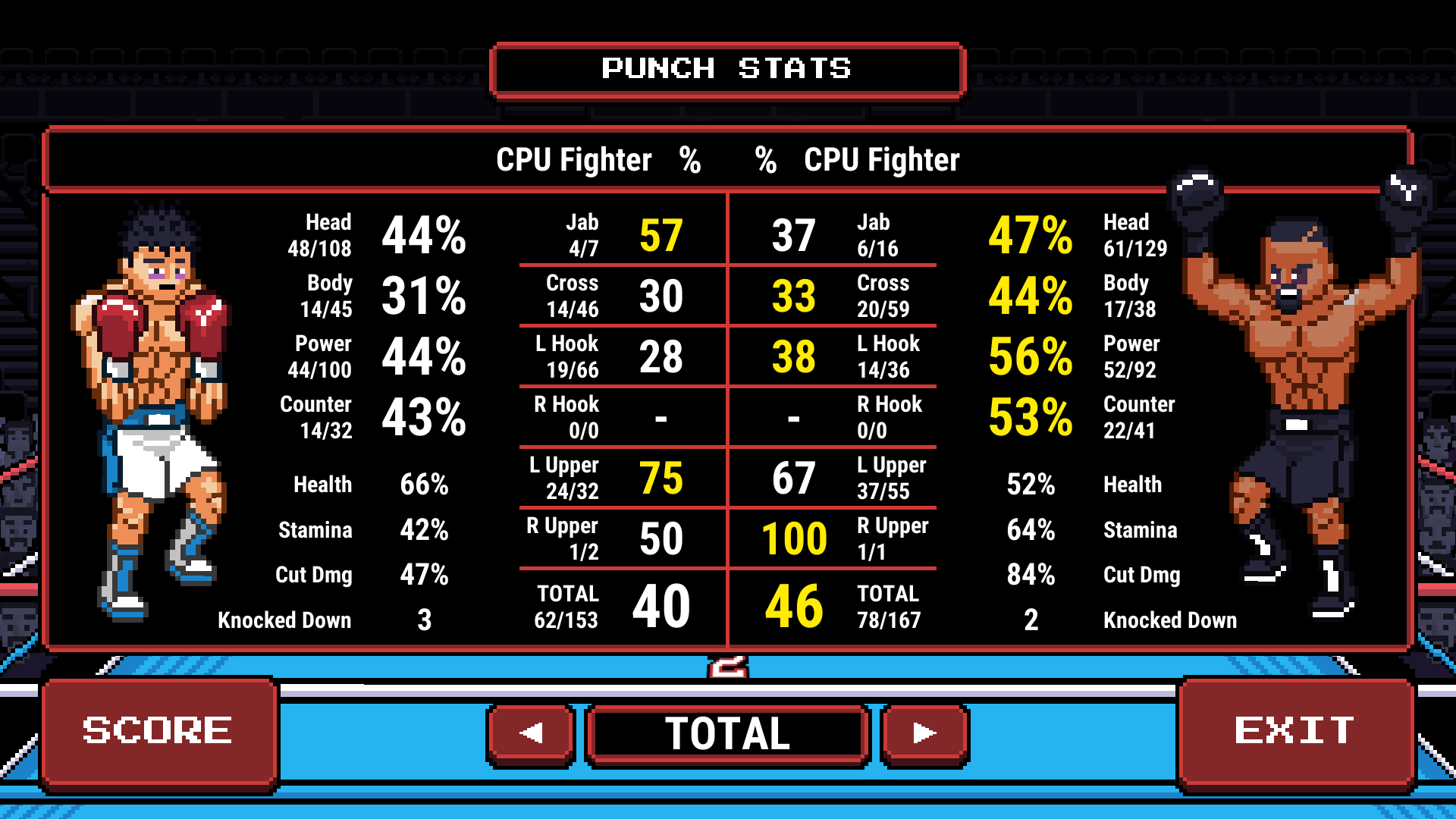This screenshot has width=1456, height=819.
Task: Select the TOTAL tab at the bottom
Action: [x=726, y=732]
